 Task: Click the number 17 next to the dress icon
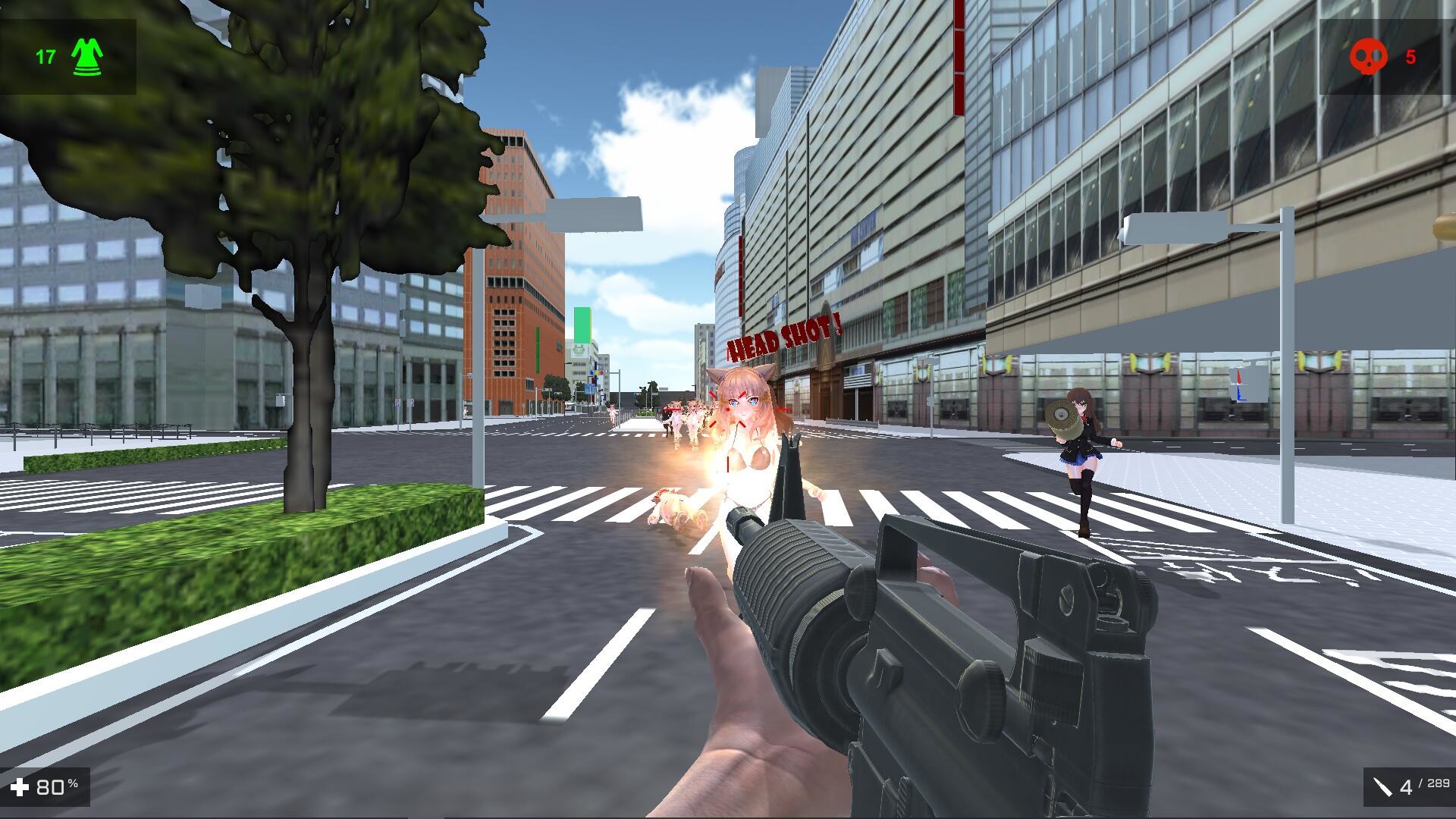pyautogui.click(x=44, y=55)
